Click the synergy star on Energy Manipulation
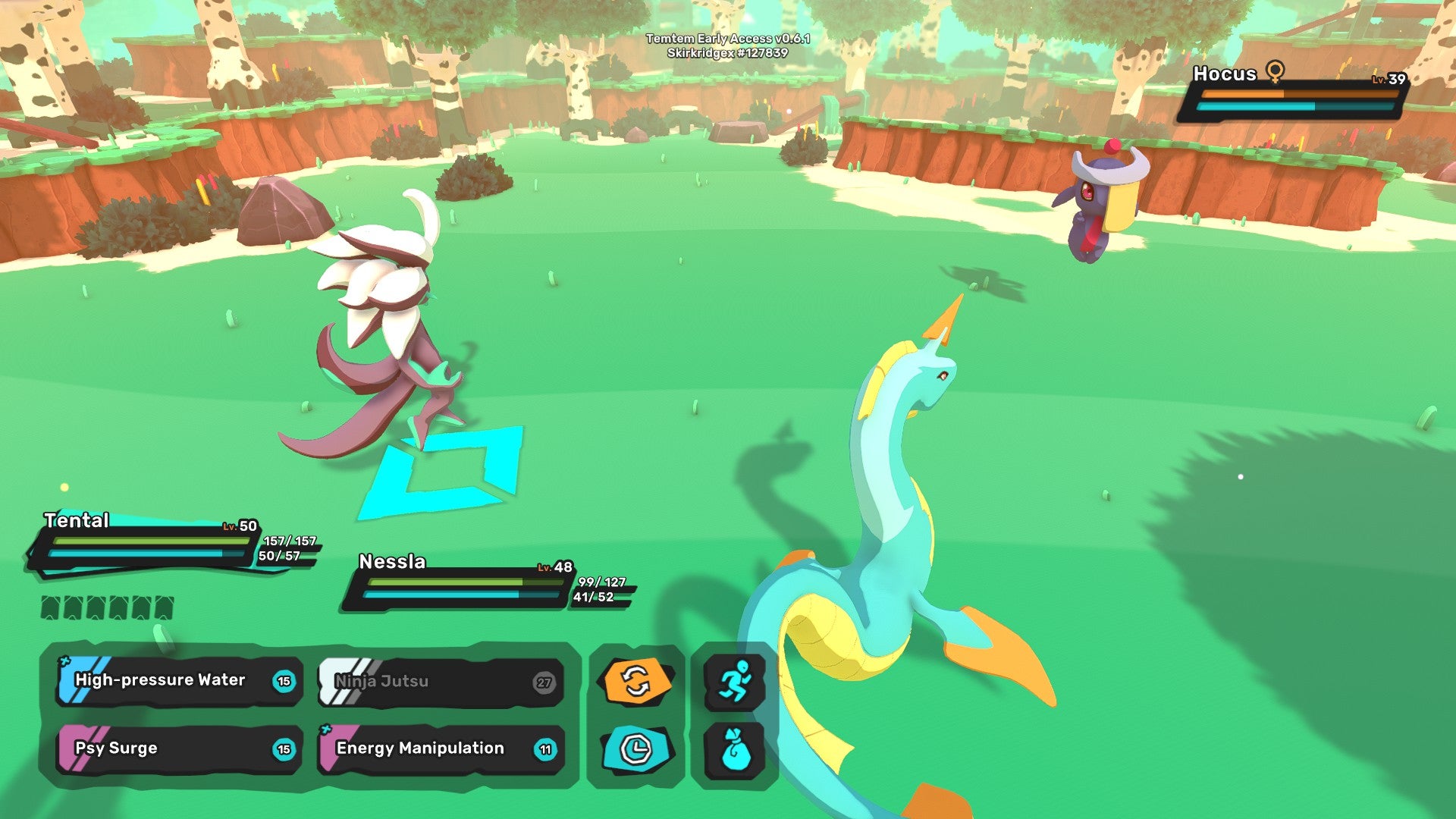 coord(328,730)
